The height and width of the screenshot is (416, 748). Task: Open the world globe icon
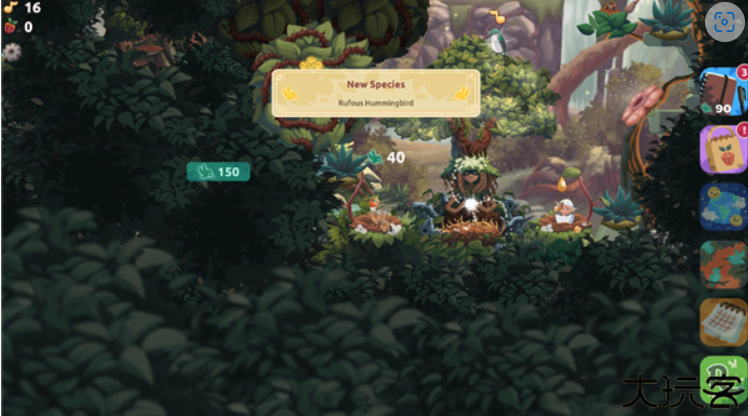pos(720,206)
